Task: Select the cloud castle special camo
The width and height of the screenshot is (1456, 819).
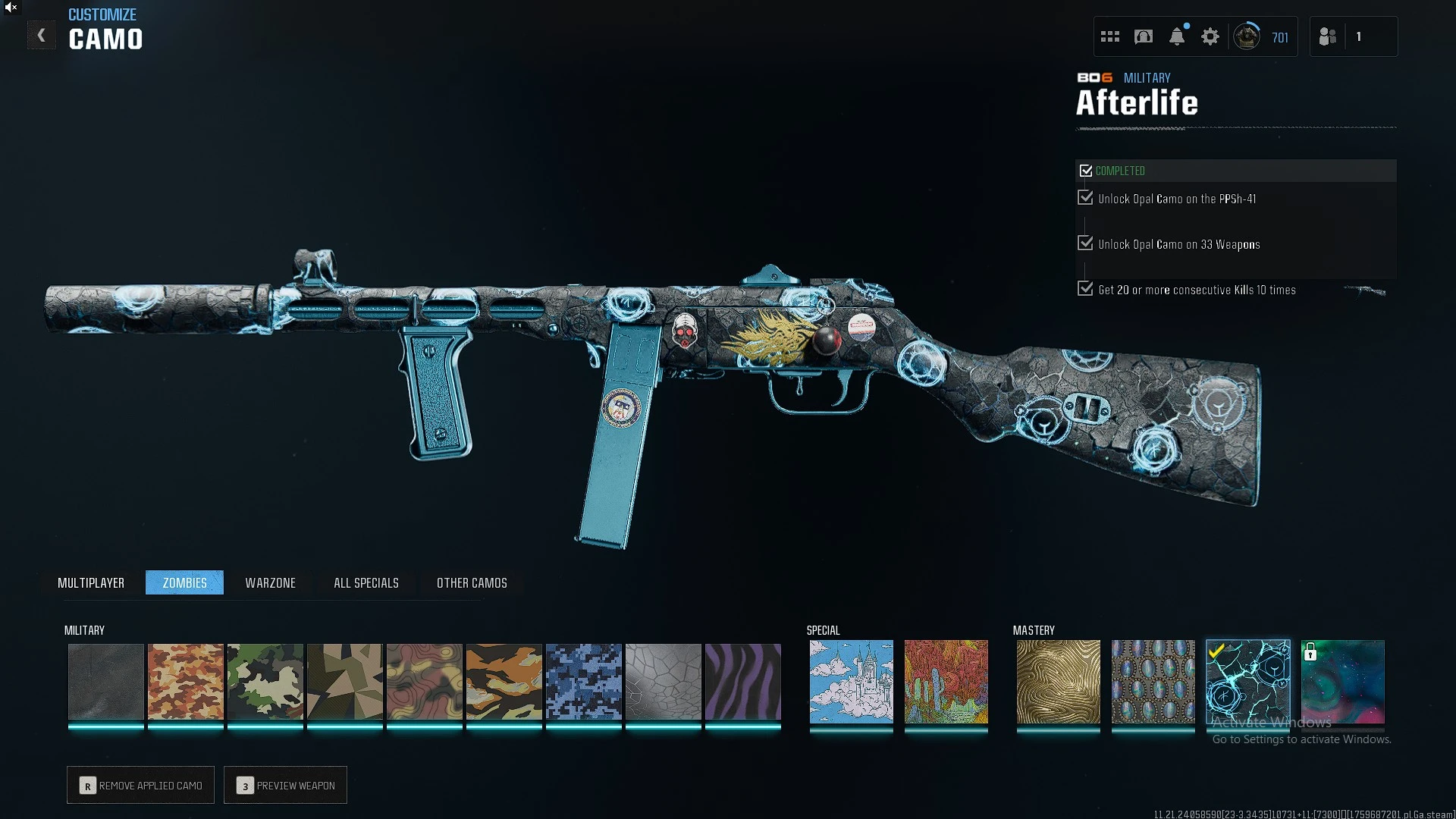Action: 851,681
